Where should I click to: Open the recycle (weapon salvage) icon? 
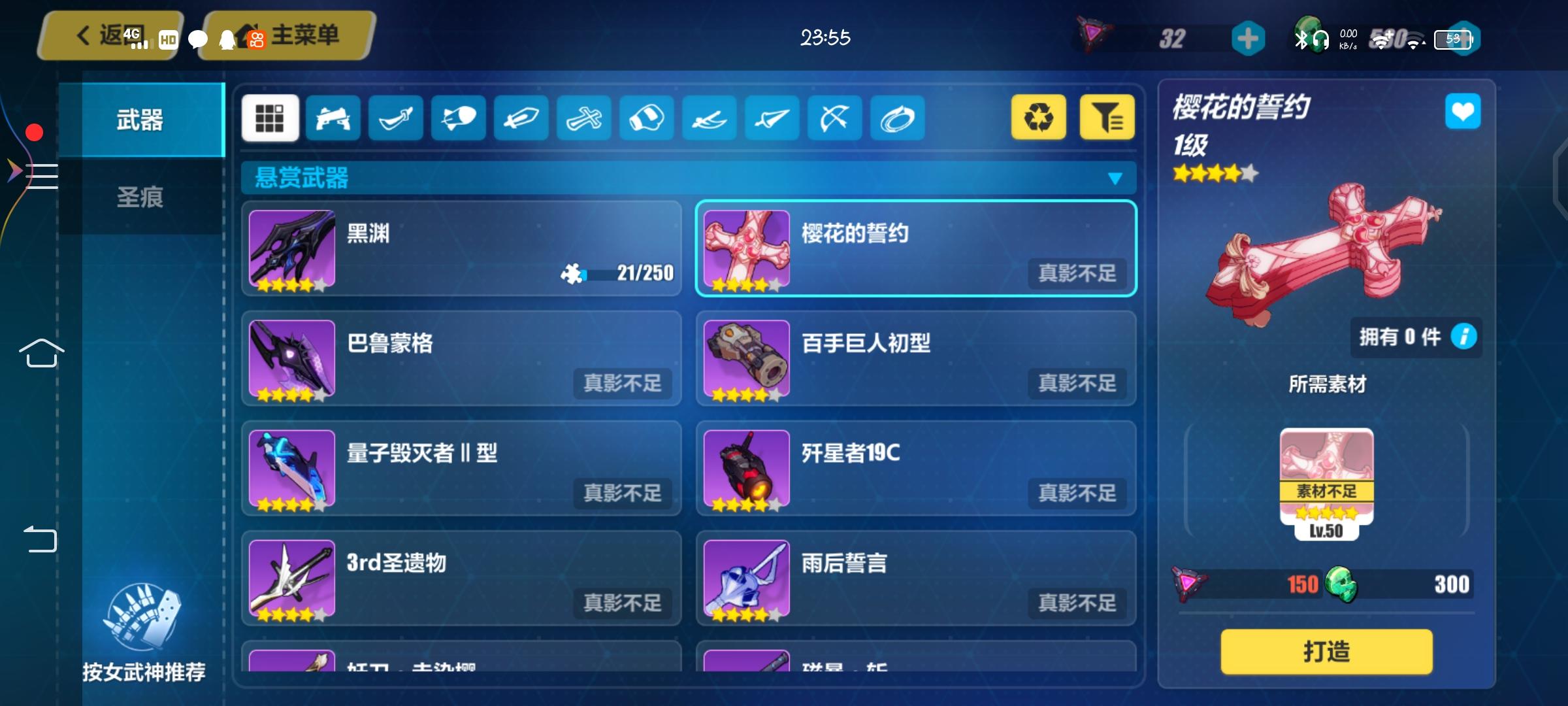coord(1039,118)
